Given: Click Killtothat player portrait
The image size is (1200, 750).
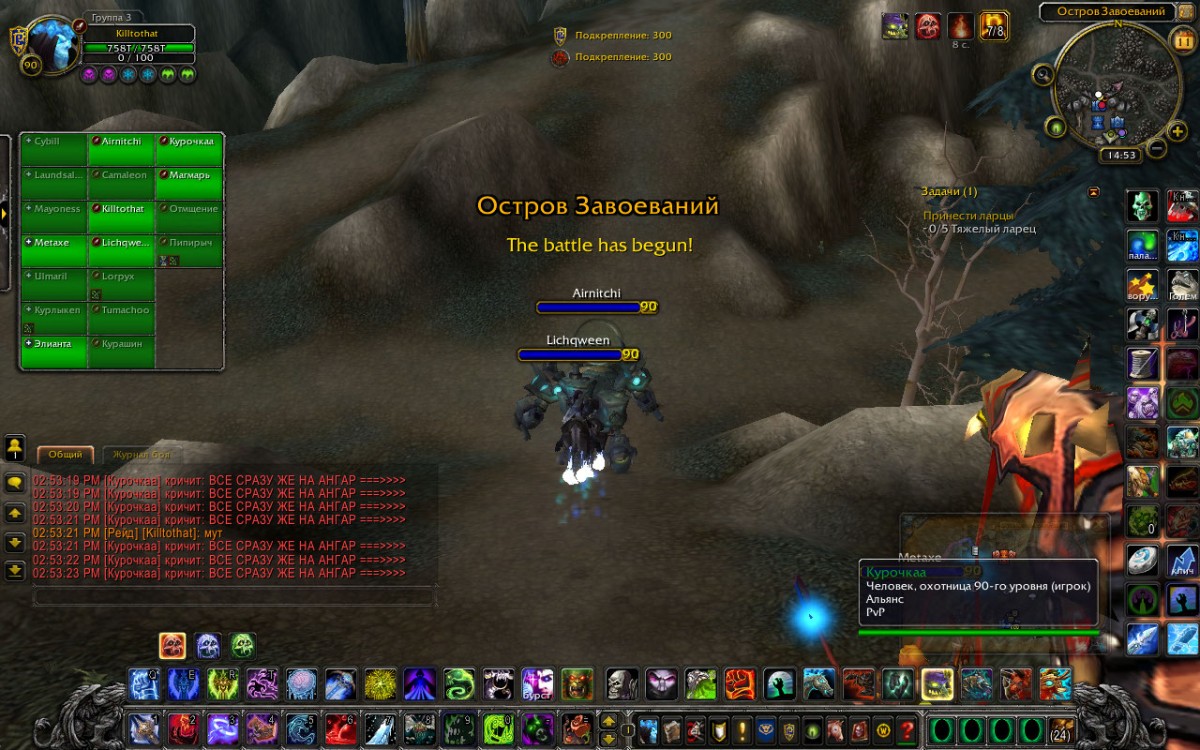Looking at the screenshot, I should 48,45.
